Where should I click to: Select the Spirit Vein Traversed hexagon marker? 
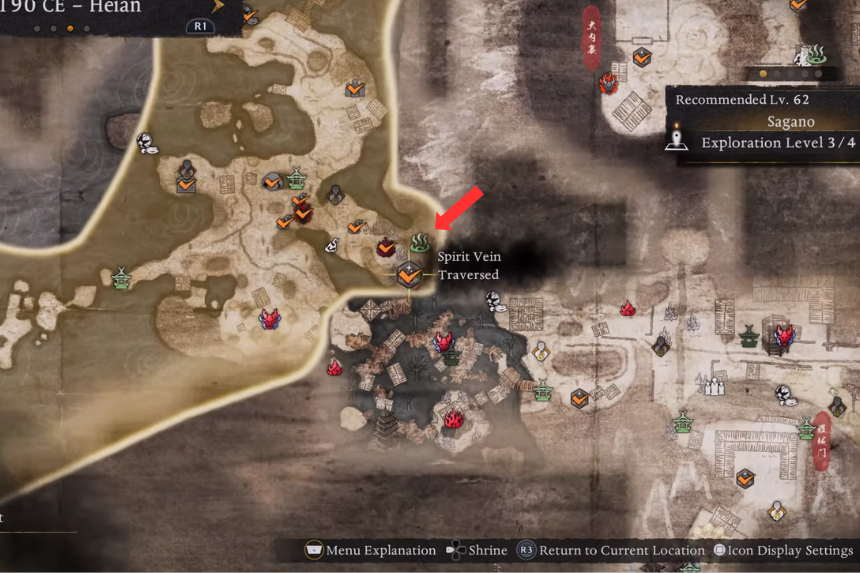click(x=408, y=272)
